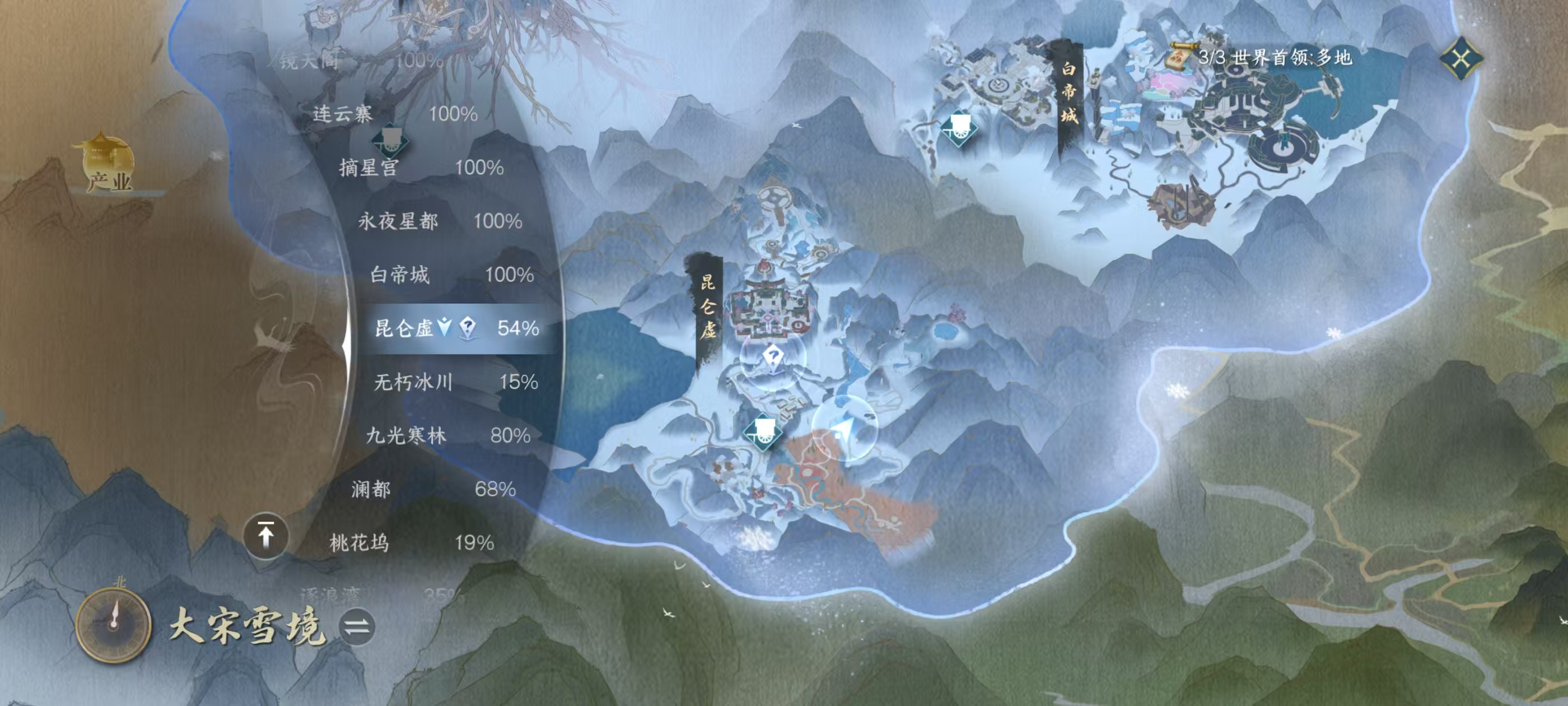1568x706 pixels.
Task: Select 连云寨 in the region list
Action: click(394, 114)
